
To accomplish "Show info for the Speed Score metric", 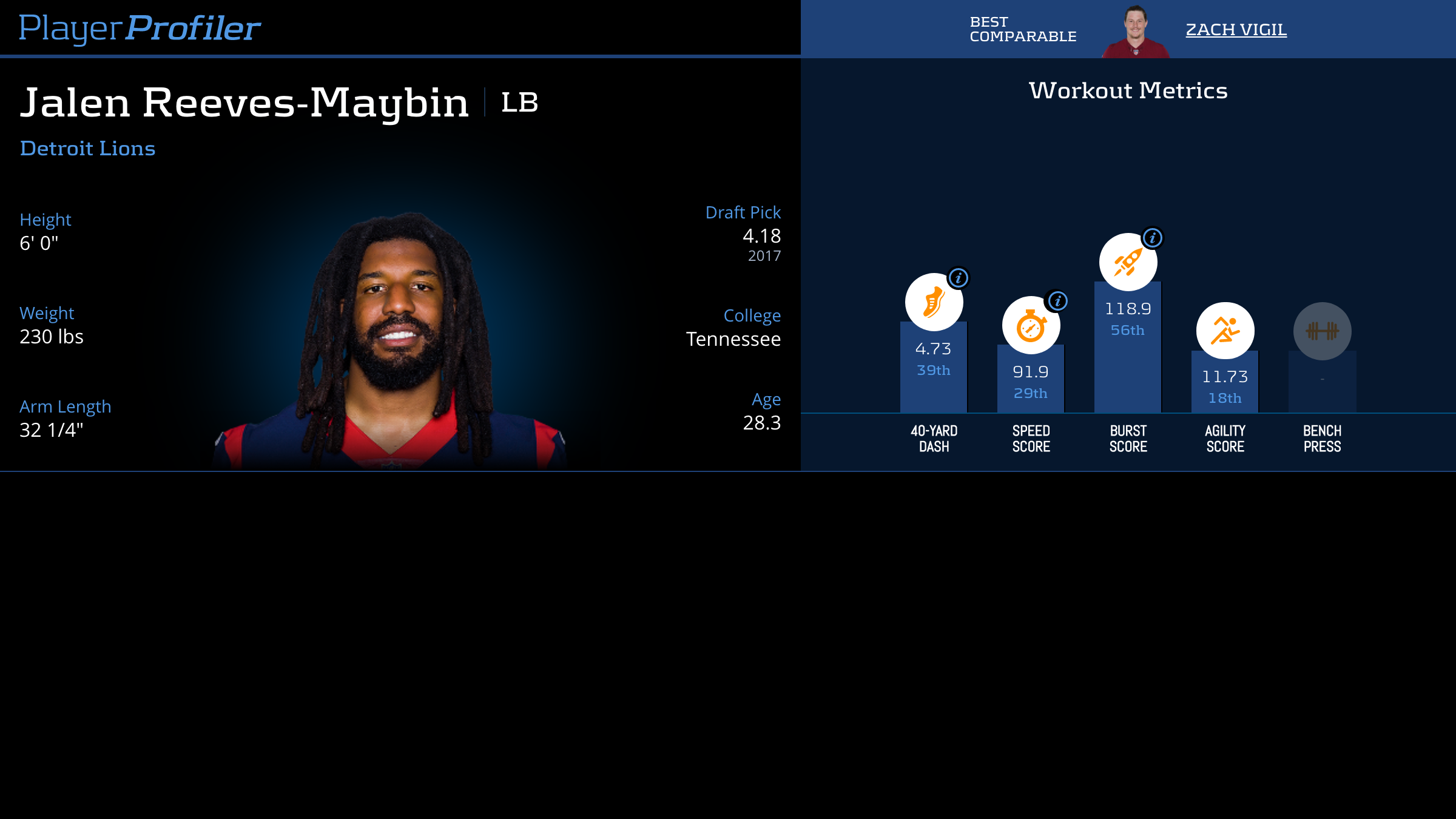I will point(1057,301).
